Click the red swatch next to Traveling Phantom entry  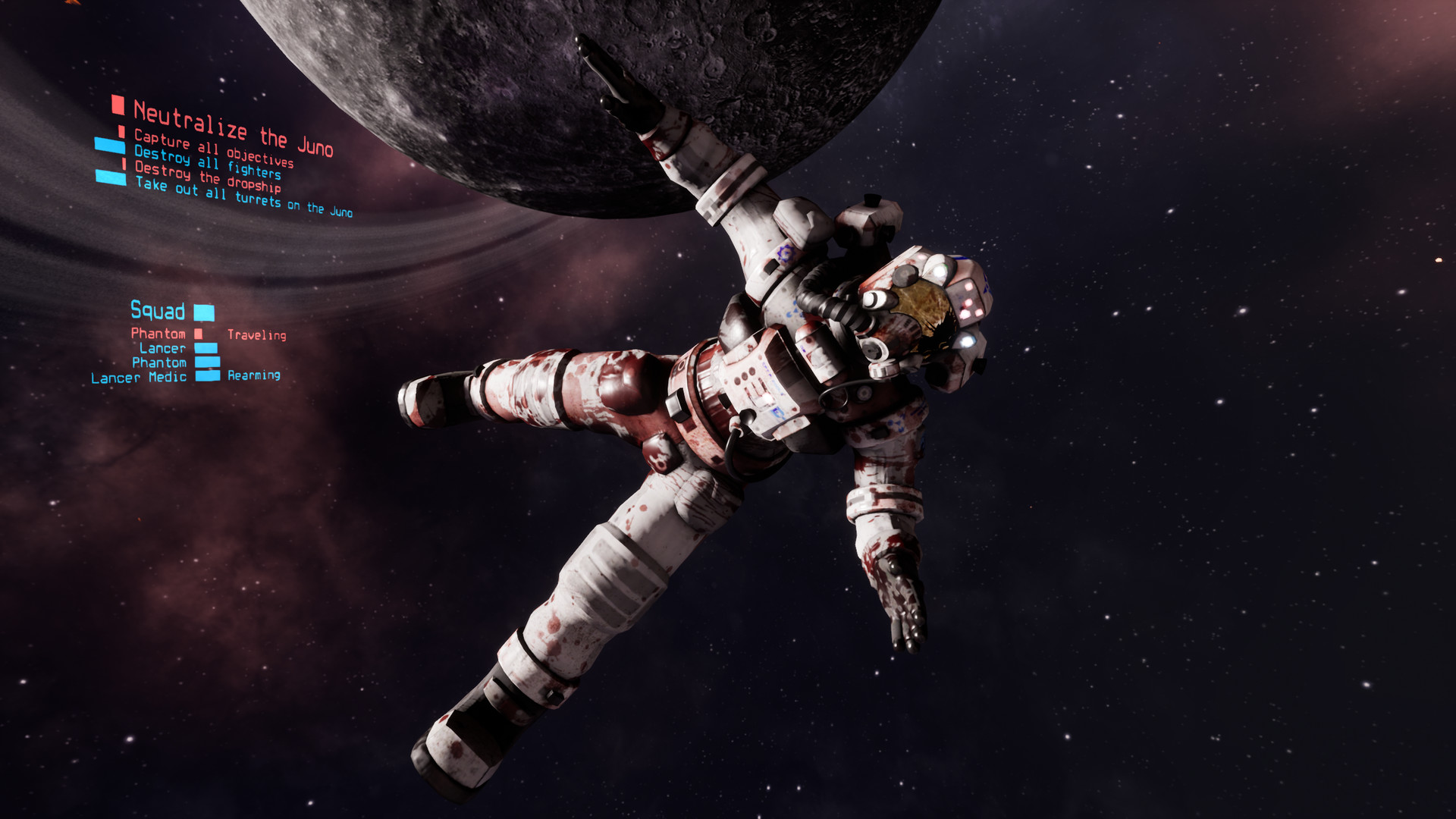199,334
